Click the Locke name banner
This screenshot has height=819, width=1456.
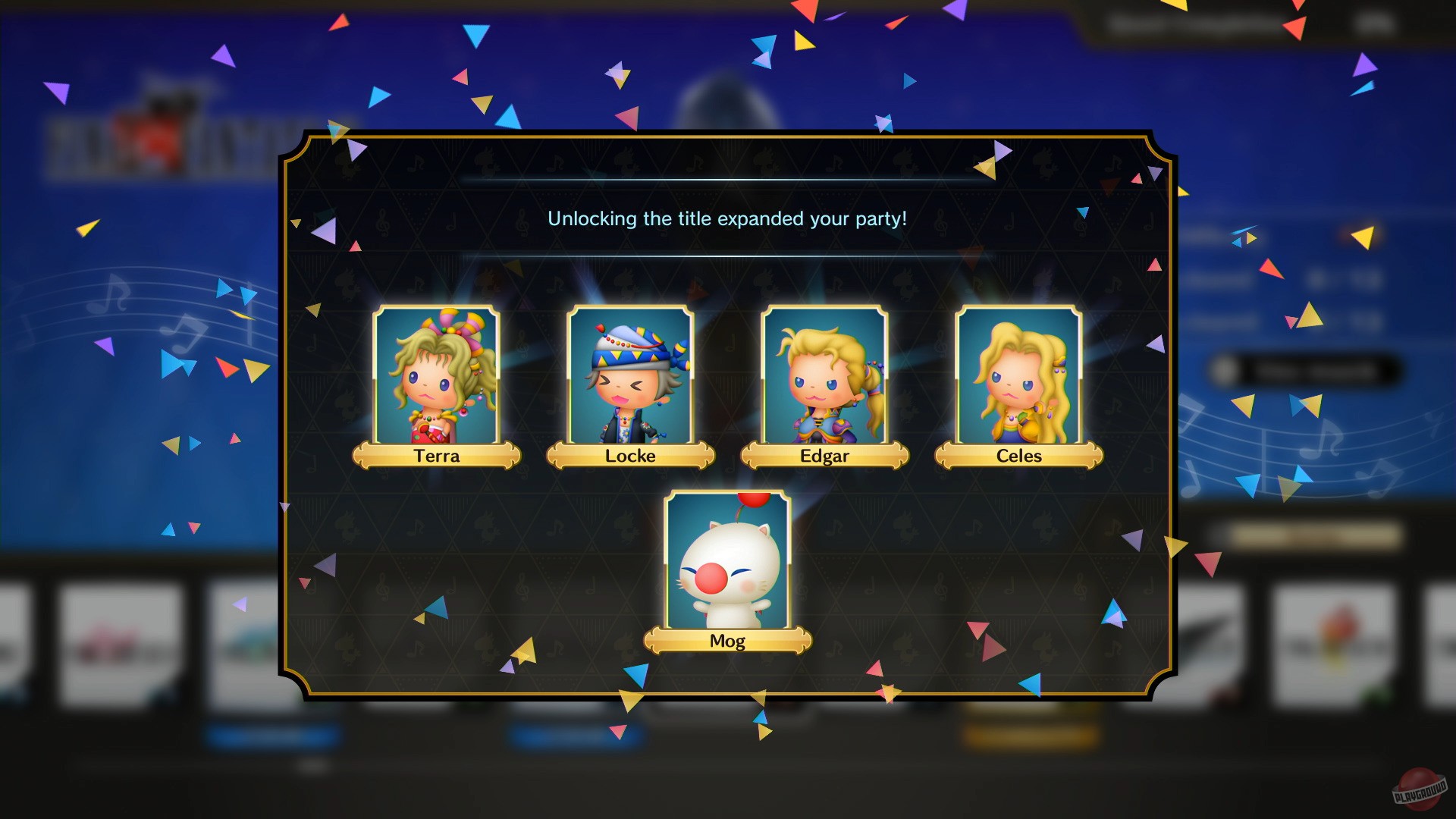(630, 456)
